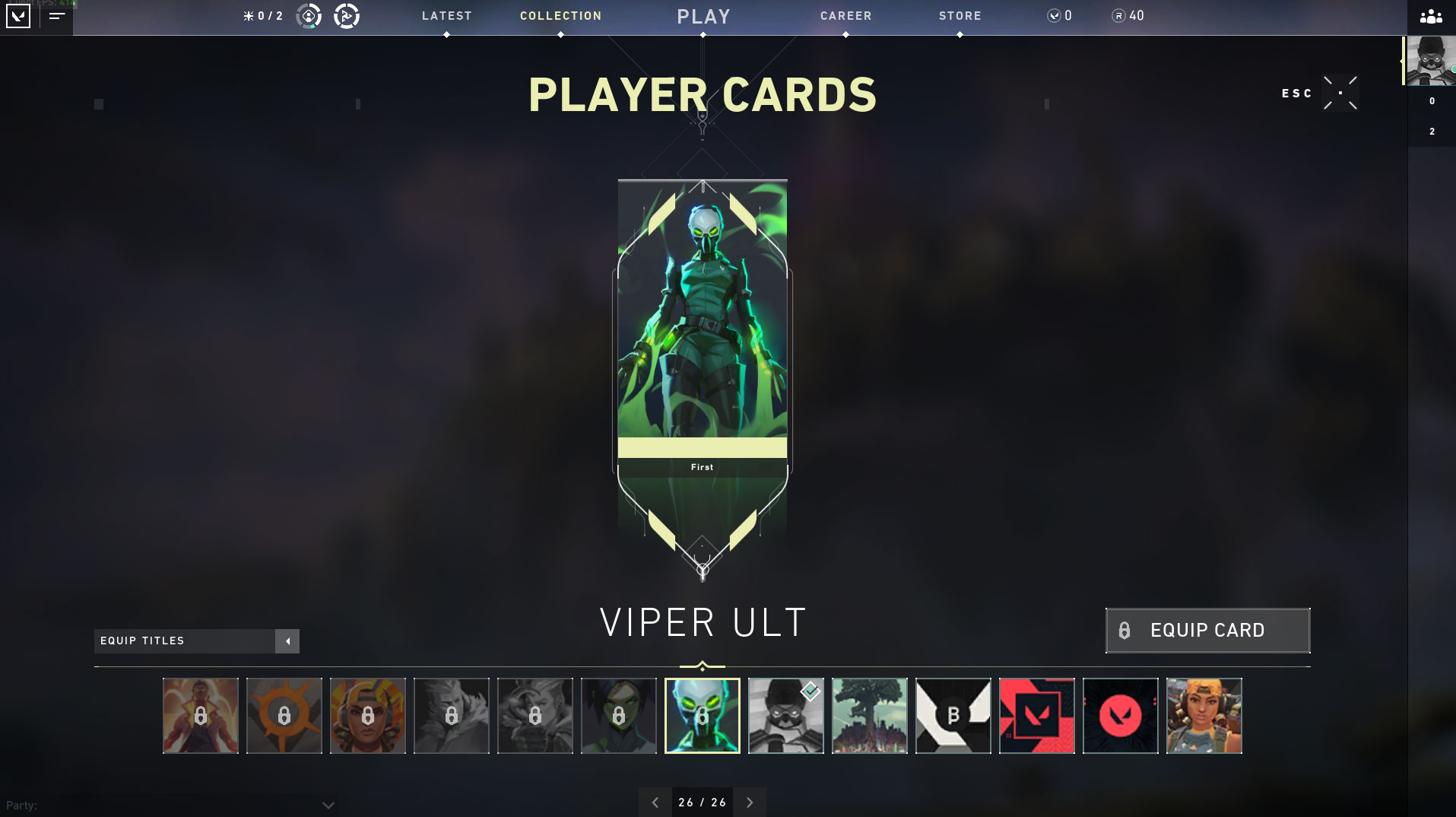Image resolution: width=1456 pixels, height=817 pixels.
Task: Open the STORE tab
Action: click(x=960, y=14)
